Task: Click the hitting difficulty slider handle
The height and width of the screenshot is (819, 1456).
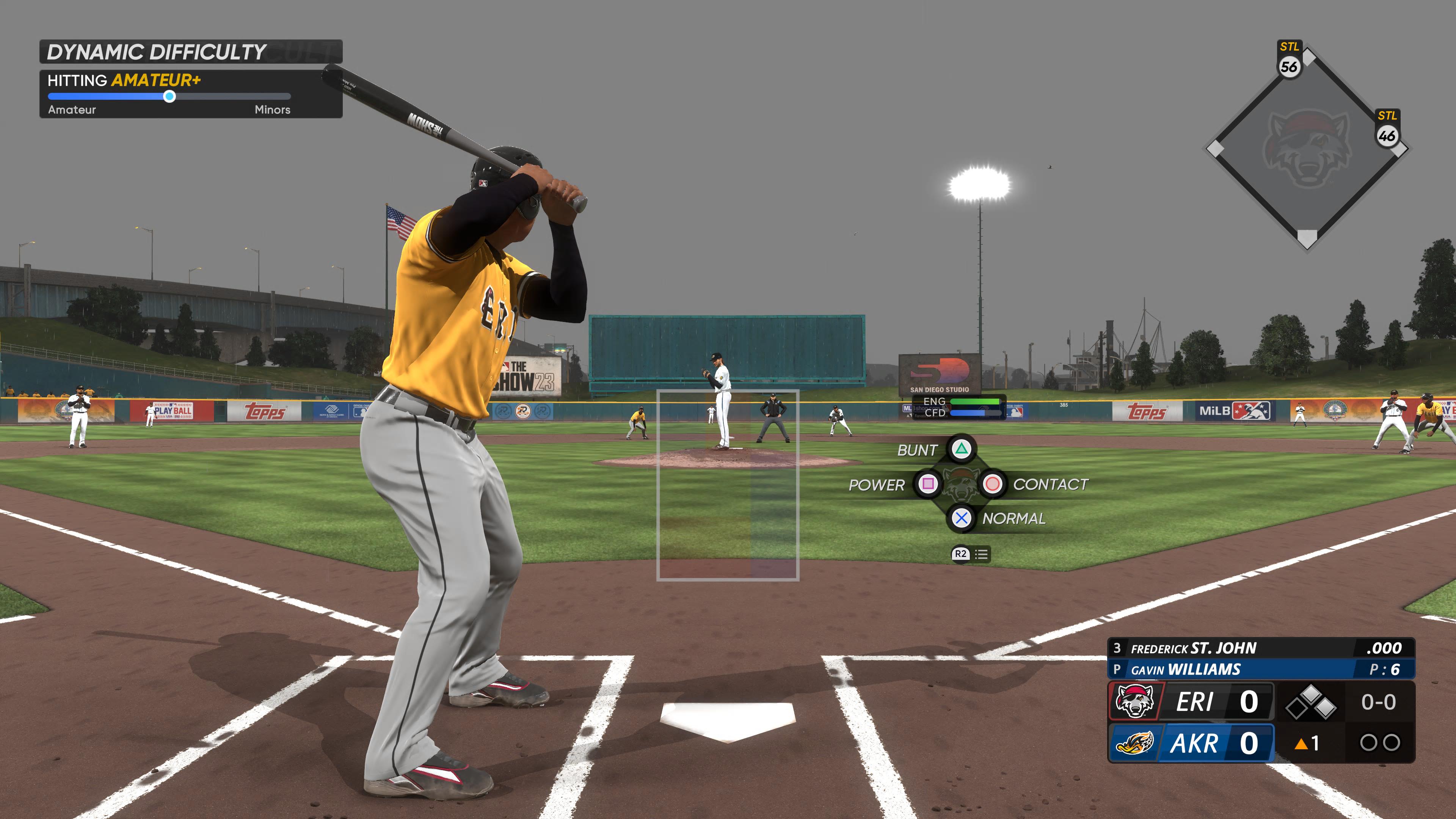Action: pyautogui.click(x=169, y=97)
